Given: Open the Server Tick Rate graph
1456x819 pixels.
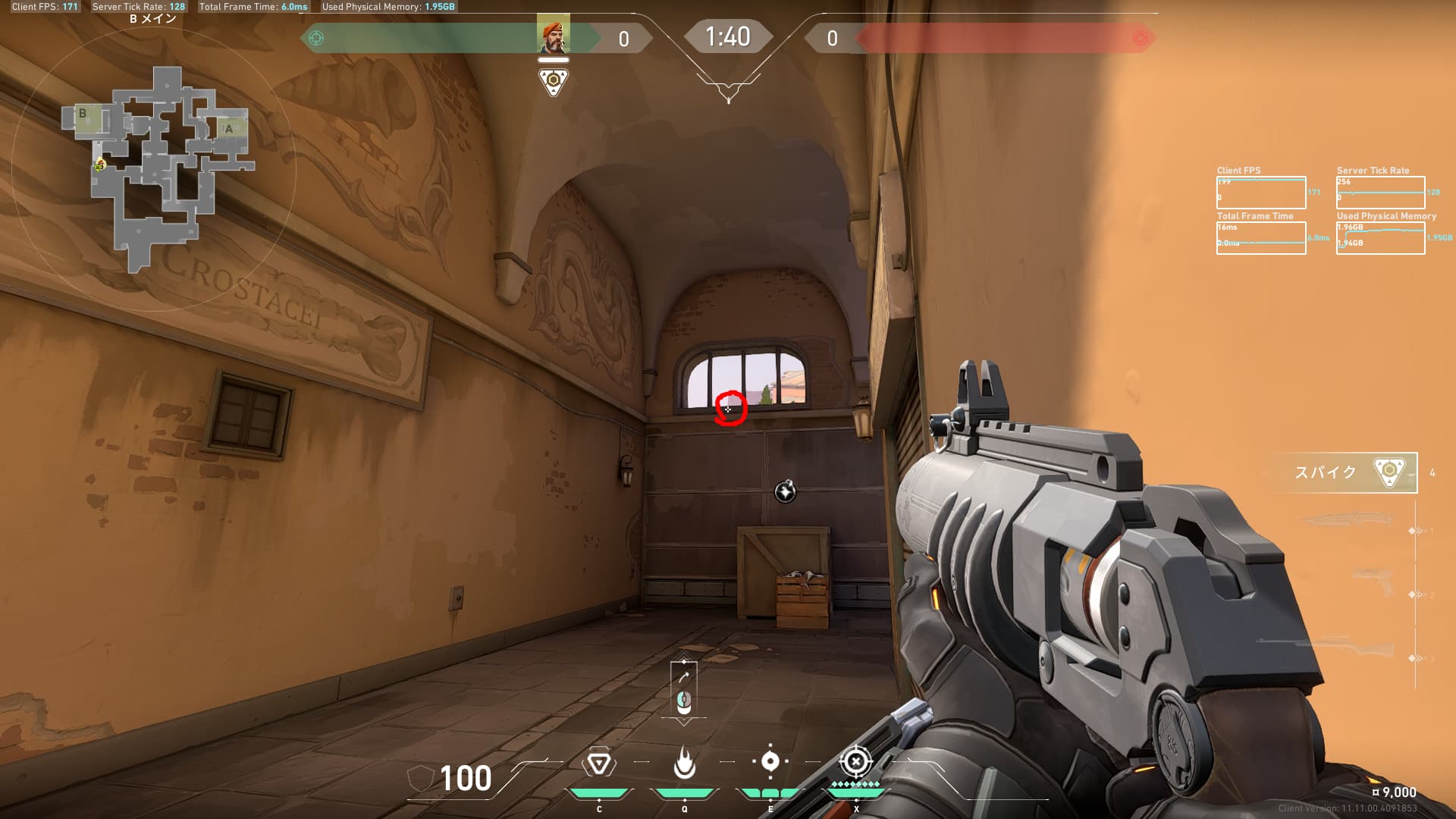Looking at the screenshot, I should tap(1380, 193).
